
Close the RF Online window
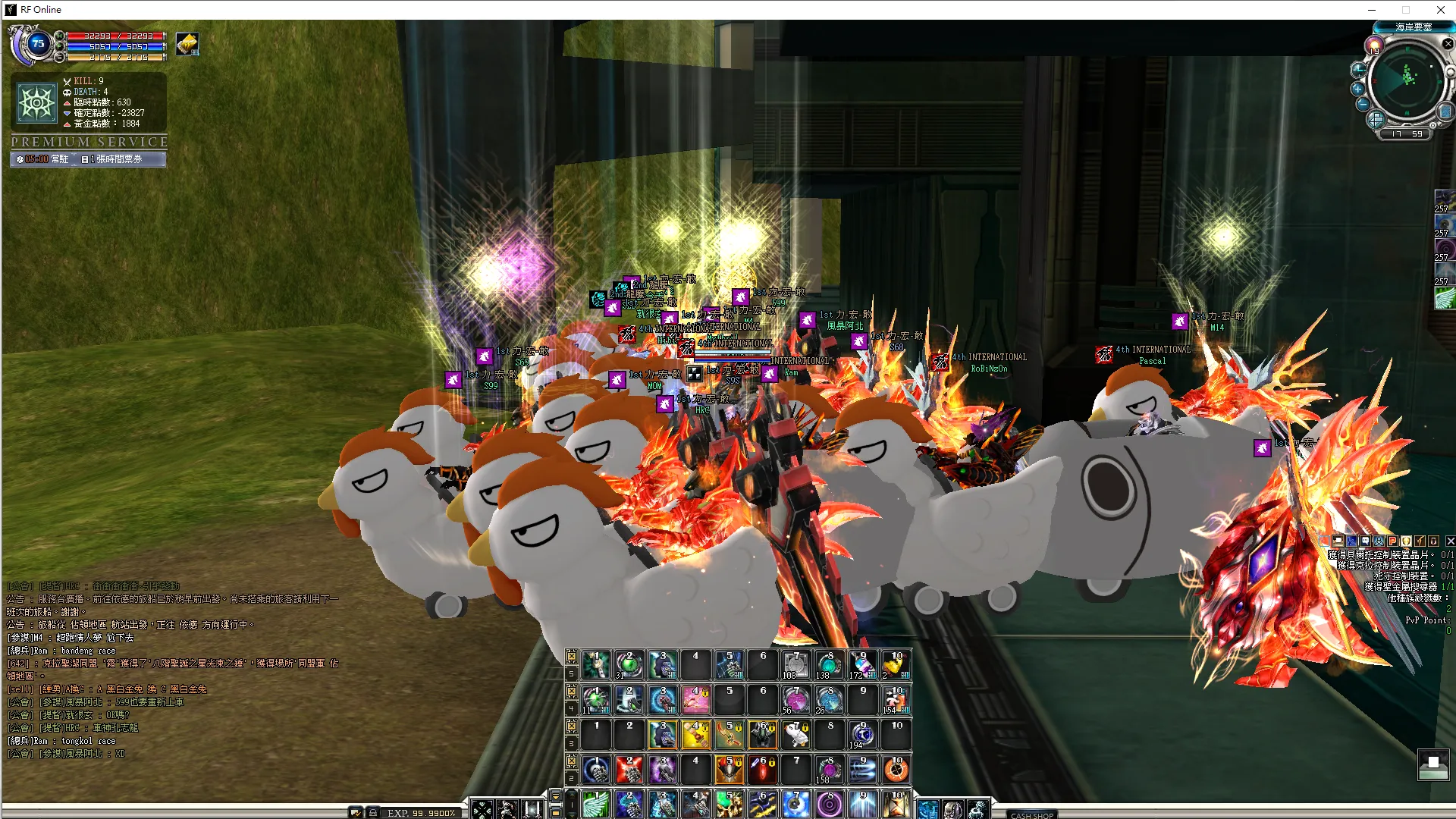coord(1440,10)
